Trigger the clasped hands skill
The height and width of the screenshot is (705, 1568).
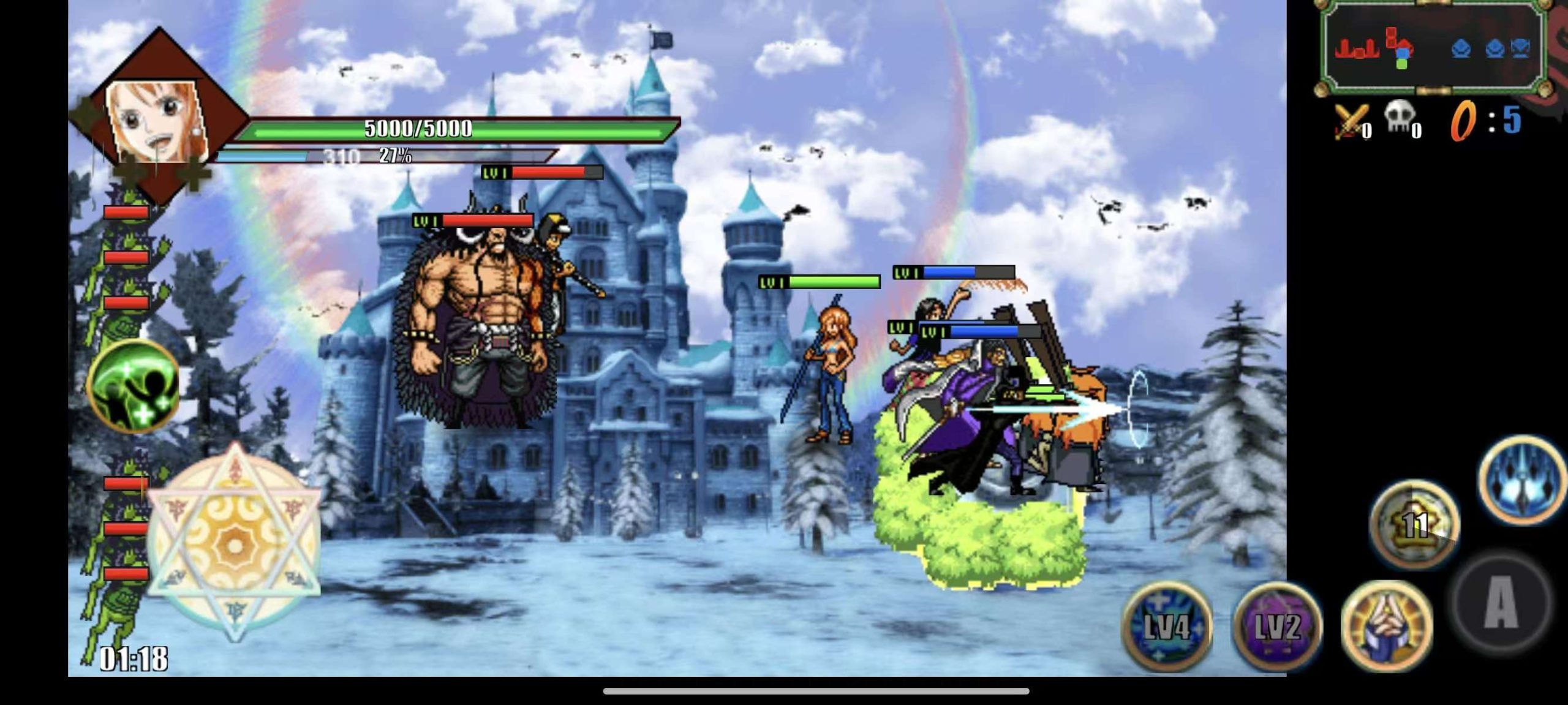pyautogui.click(x=1387, y=625)
